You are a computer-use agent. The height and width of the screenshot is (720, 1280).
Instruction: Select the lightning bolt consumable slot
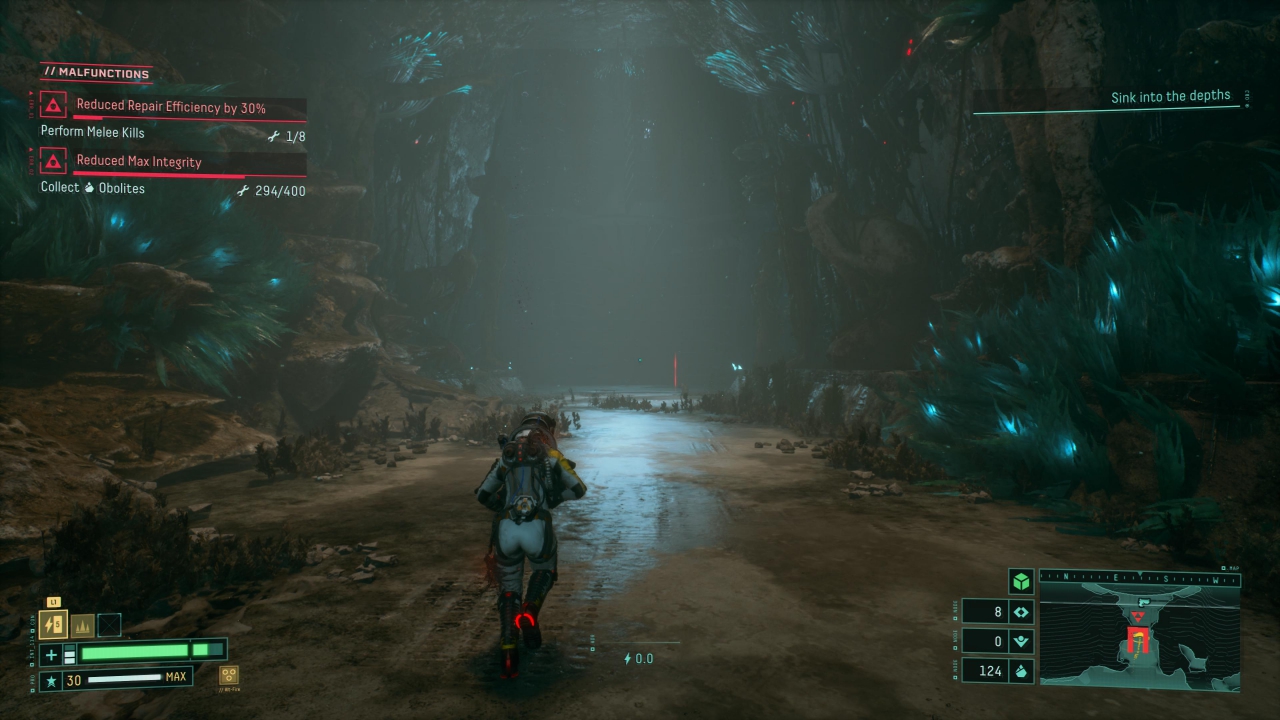(x=53, y=625)
